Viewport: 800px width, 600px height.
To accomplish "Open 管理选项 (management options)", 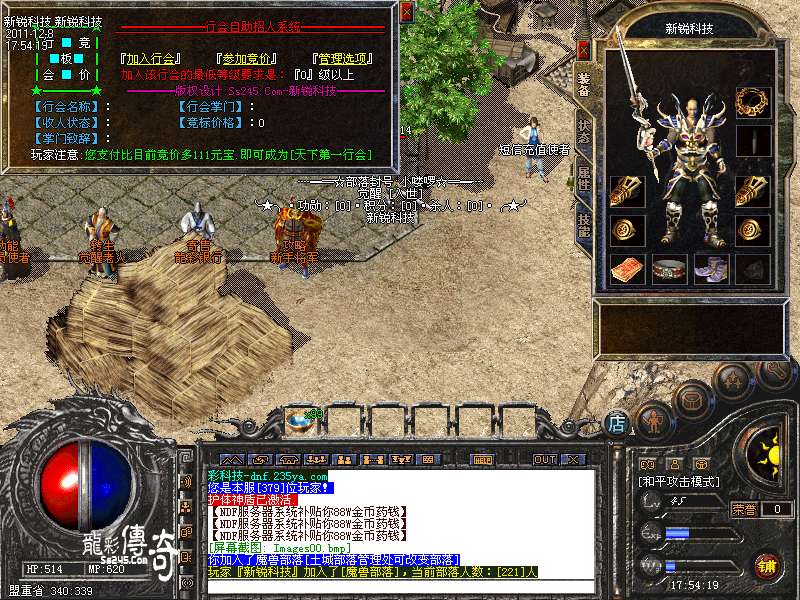I will (x=343, y=58).
